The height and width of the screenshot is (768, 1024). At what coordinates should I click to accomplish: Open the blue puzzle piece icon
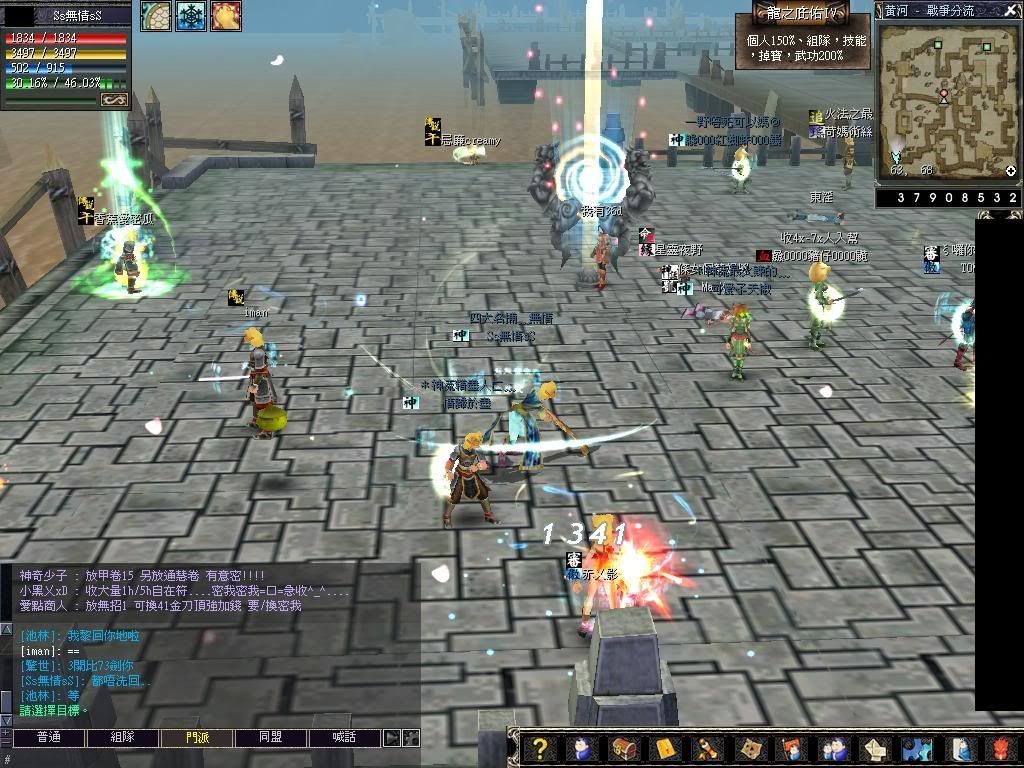917,749
